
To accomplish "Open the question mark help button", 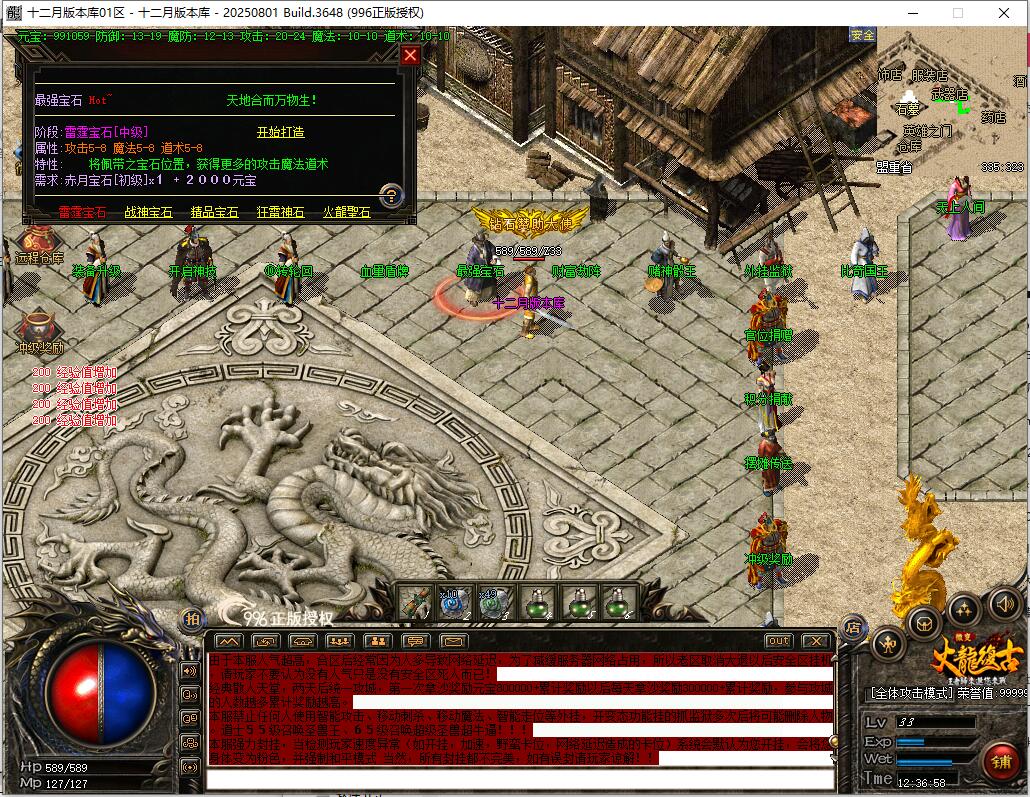I will 391,195.
